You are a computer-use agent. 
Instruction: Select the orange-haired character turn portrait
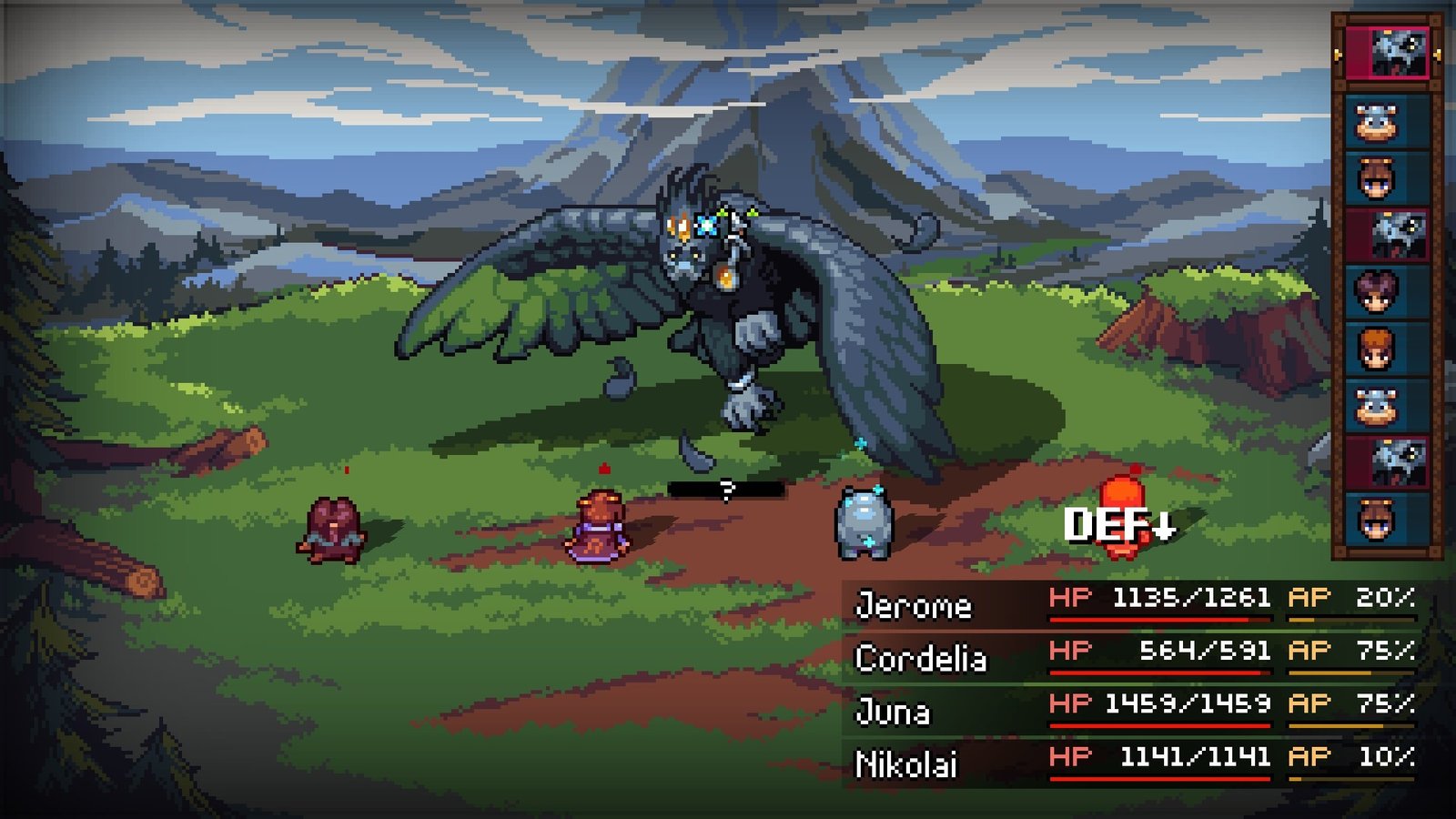click(1378, 348)
